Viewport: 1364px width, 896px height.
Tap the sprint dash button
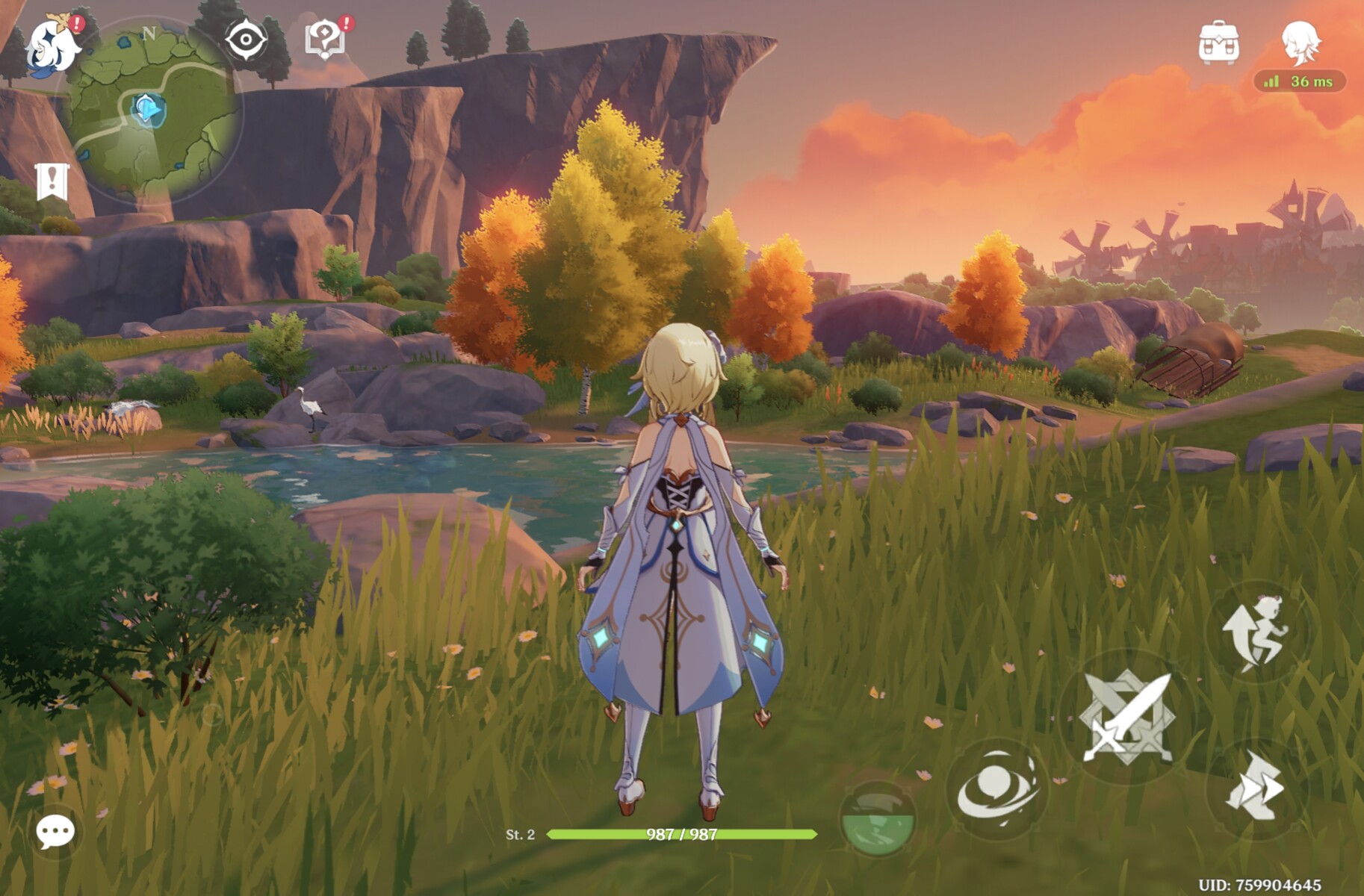click(x=1256, y=788)
